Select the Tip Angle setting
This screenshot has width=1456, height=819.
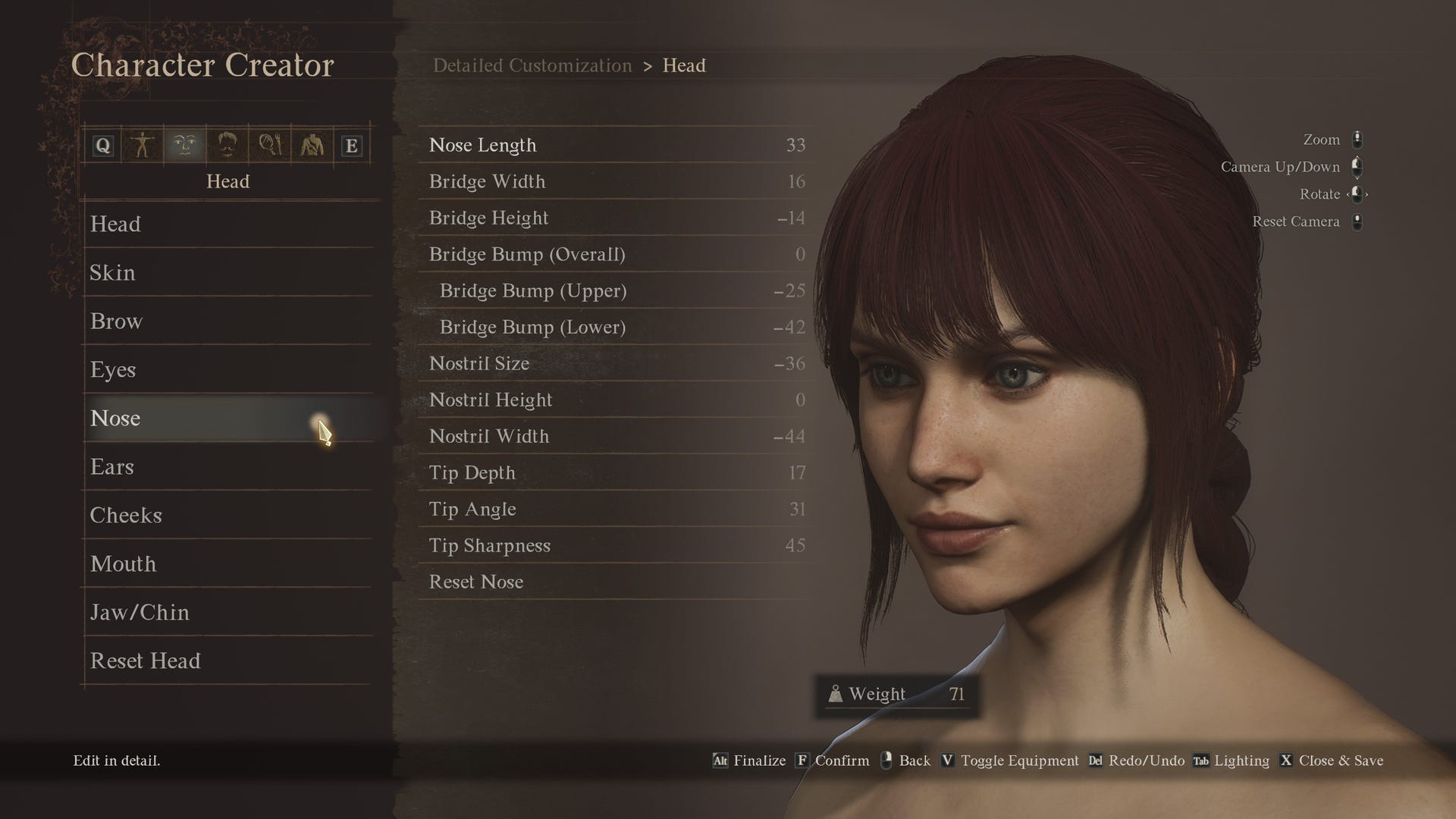pos(472,509)
